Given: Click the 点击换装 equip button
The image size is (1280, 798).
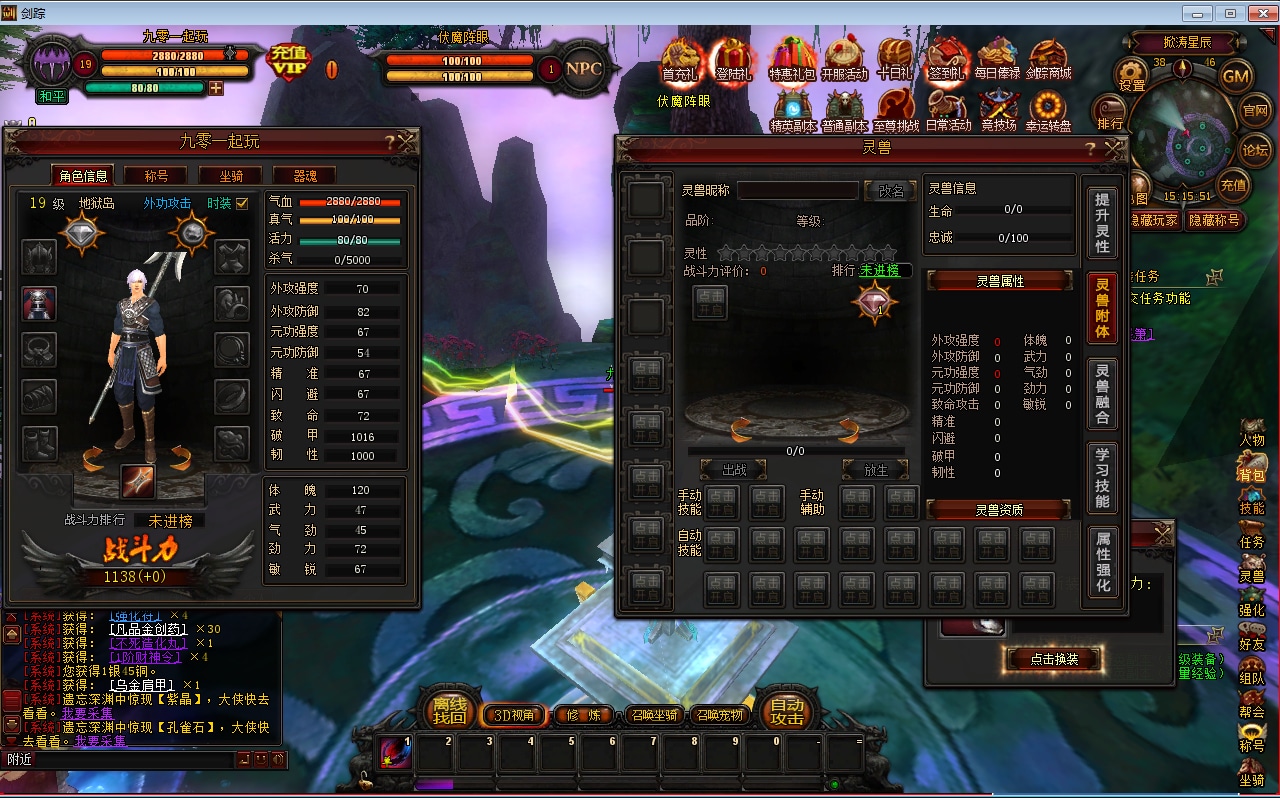Looking at the screenshot, I should pos(1053,659).
